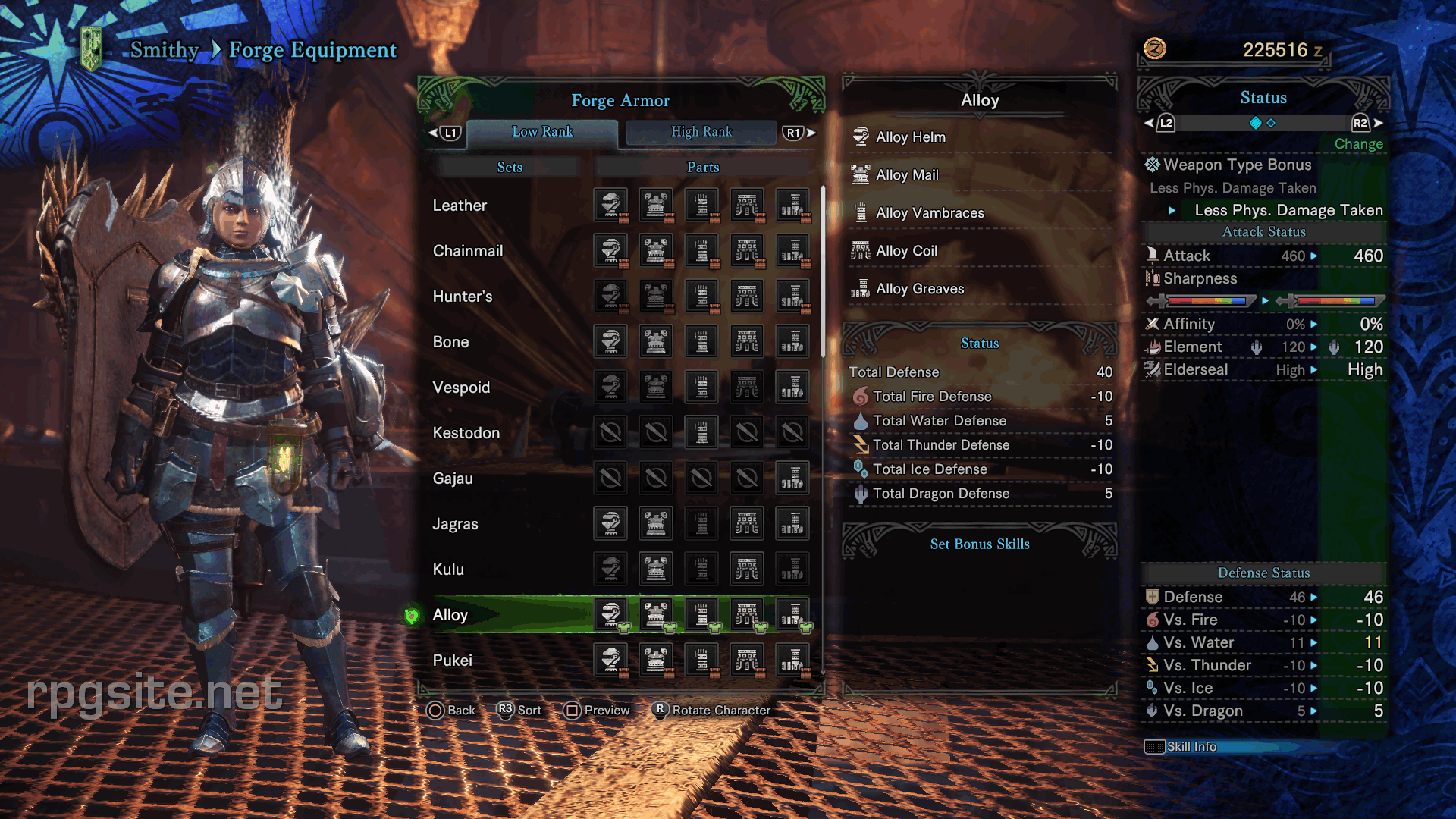Pick the Alloy Coil piece
The height and width of the screenshot is (819, 1456).
point(906,251)
